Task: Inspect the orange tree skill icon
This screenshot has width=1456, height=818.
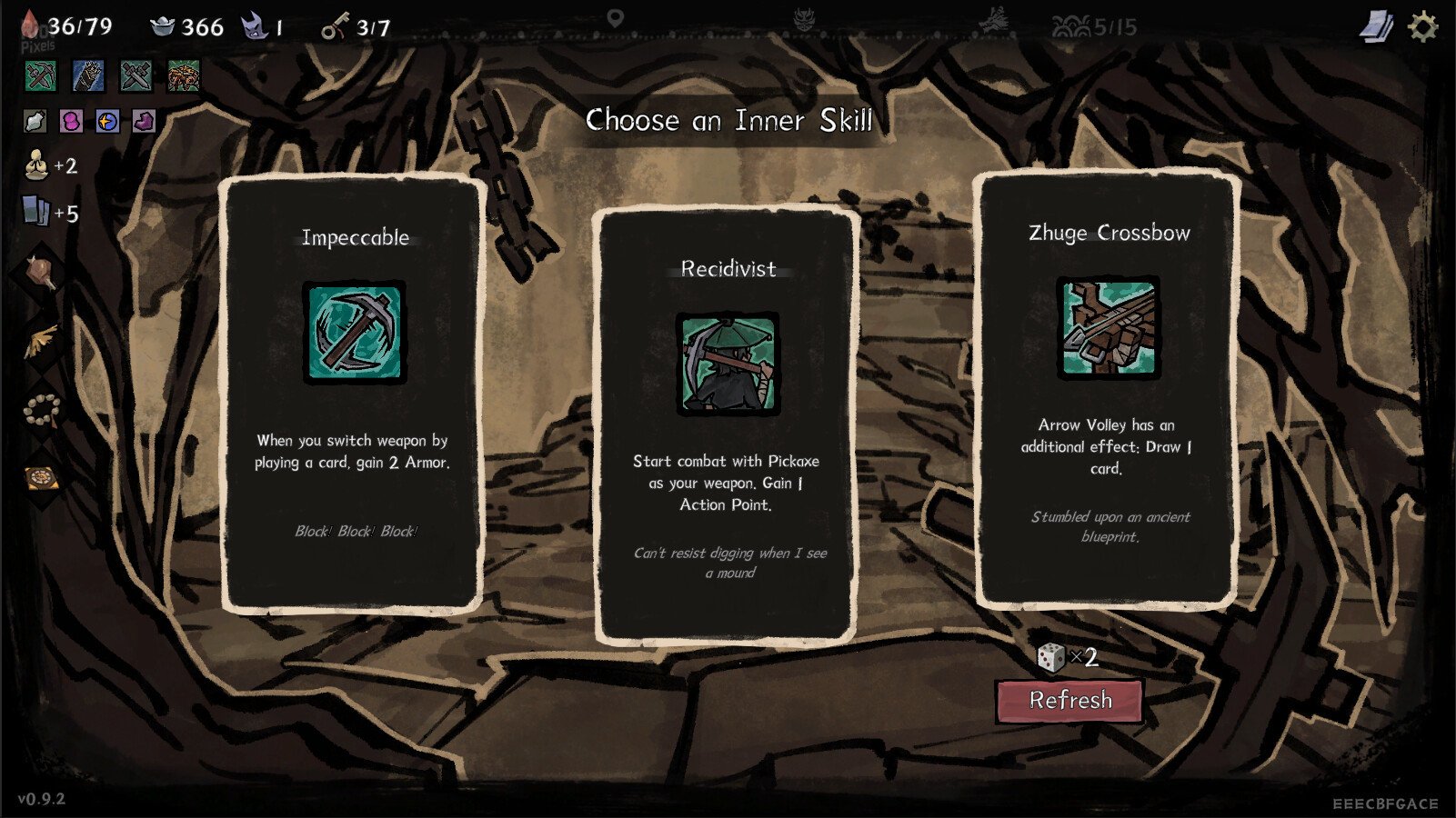Action: [x=184, y=76]
